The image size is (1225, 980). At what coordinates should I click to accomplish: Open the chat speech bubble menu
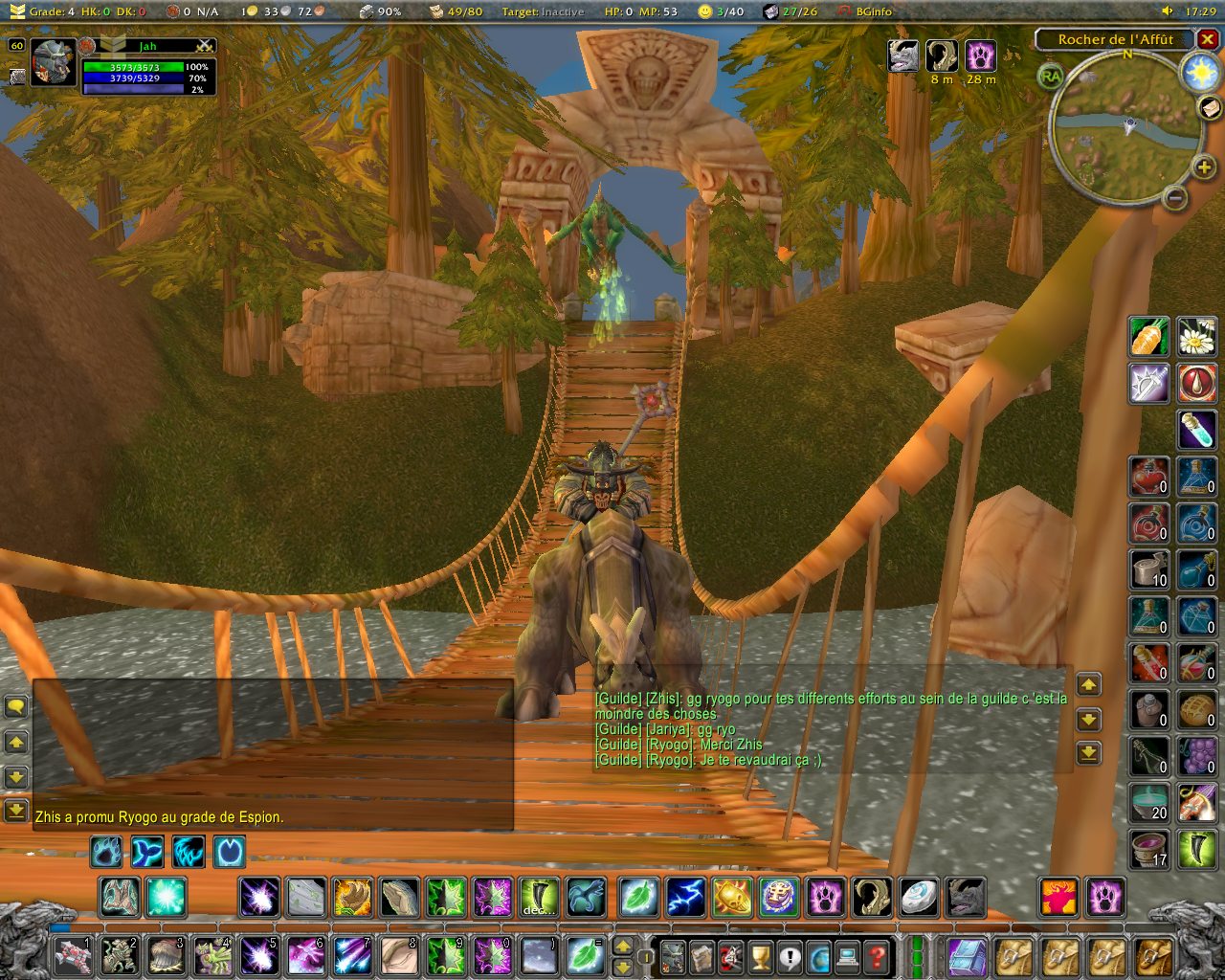coord(16,707)
